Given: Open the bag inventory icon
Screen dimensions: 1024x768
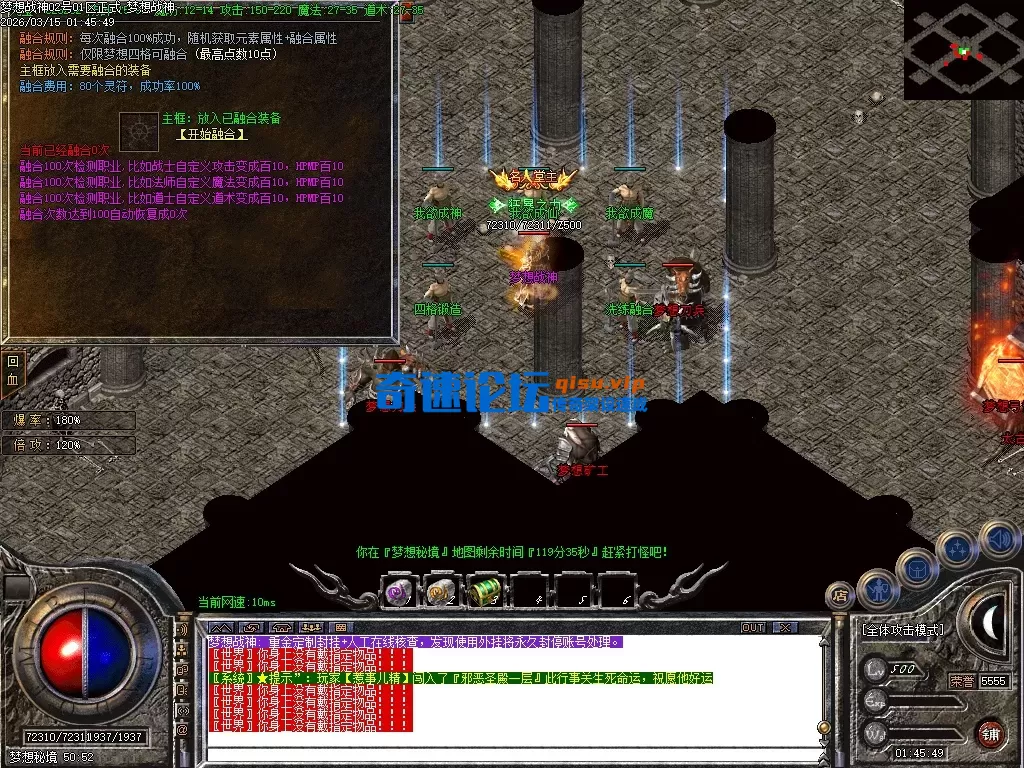Looking at the screenshot, I should click(x=916, y=568).
